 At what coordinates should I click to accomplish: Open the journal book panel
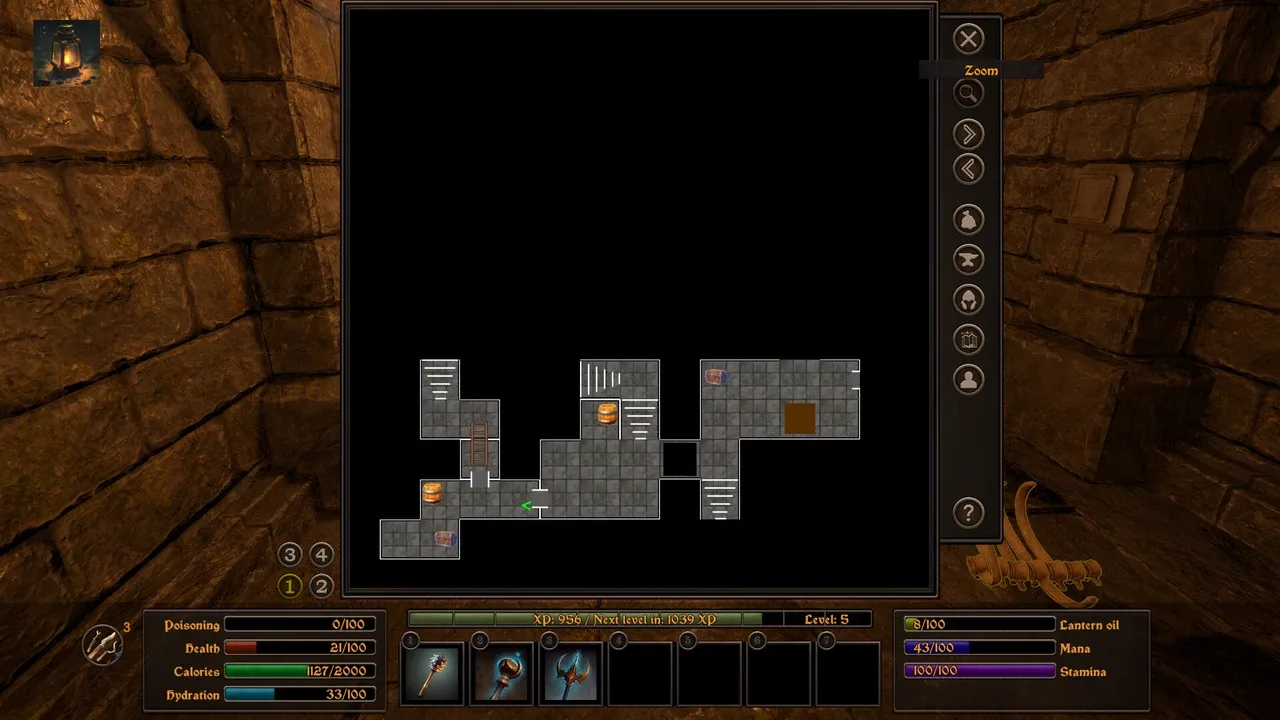pyautogui.click(x=968, y=340)
